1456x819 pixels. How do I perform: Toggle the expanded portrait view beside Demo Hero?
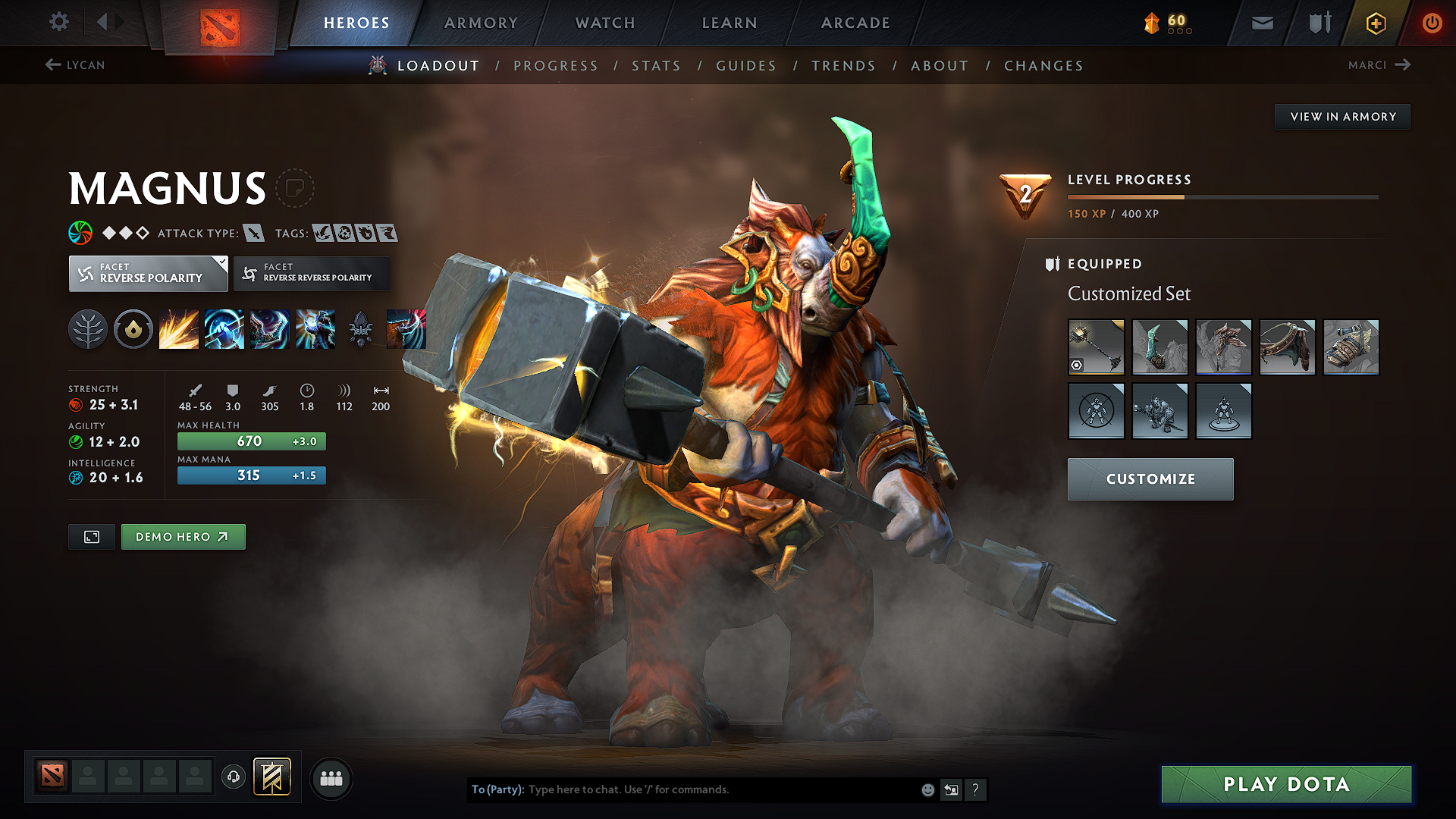(91, 536)
